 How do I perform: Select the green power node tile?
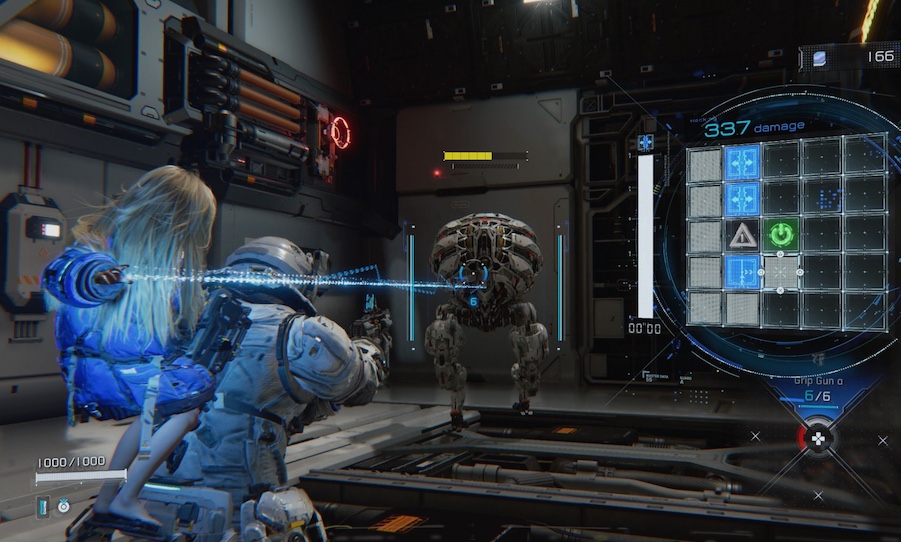781,235
